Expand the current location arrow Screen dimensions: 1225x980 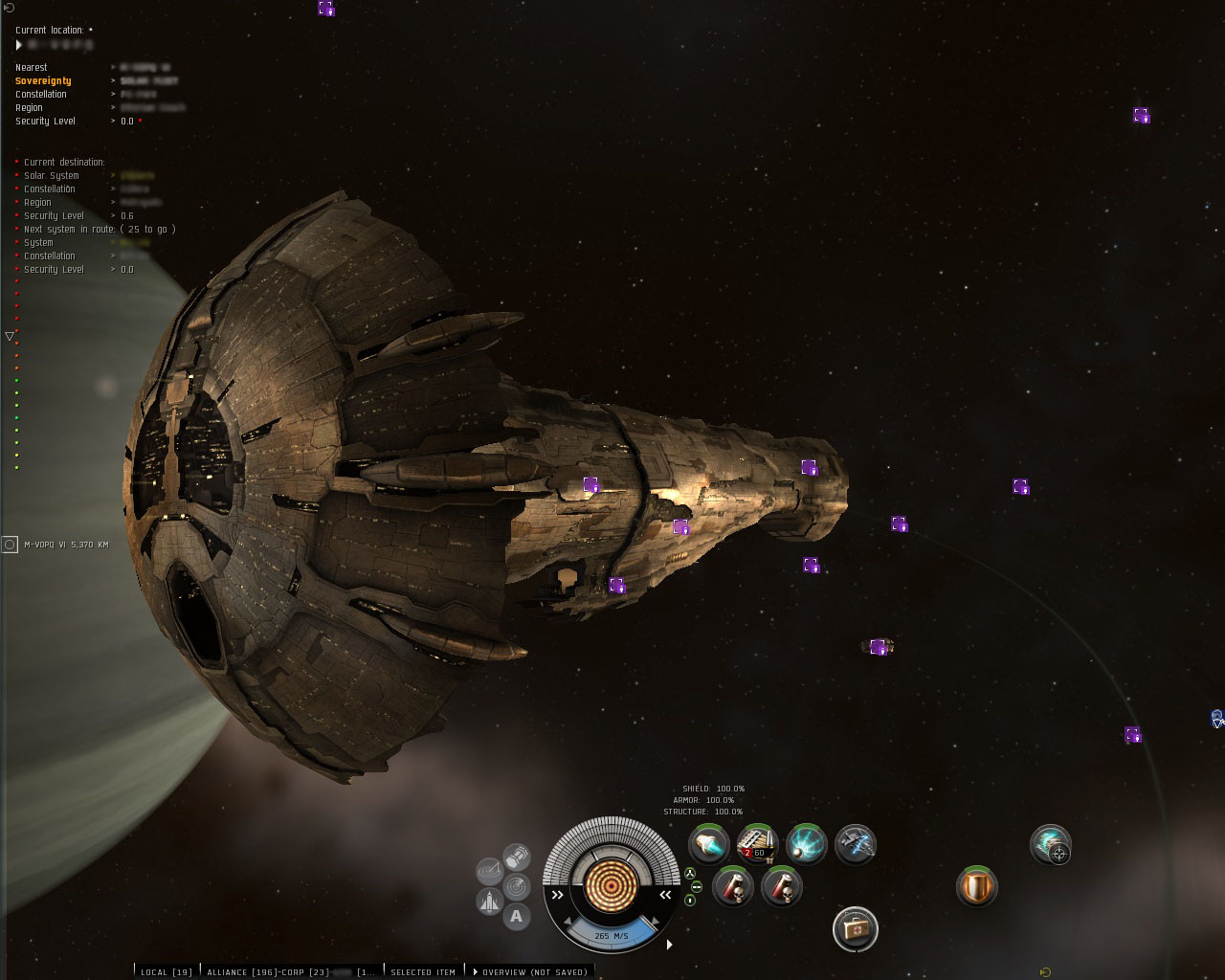[x=19, y=45]
